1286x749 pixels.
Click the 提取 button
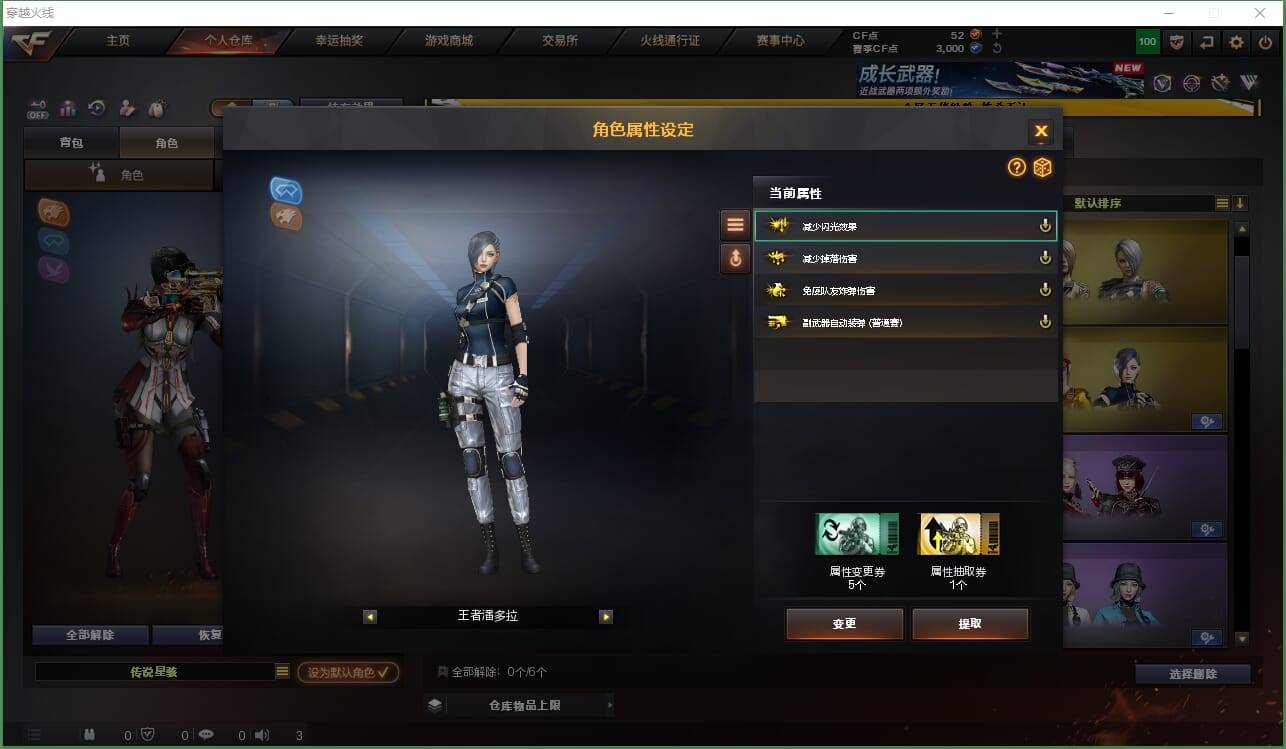coord(969,623)
